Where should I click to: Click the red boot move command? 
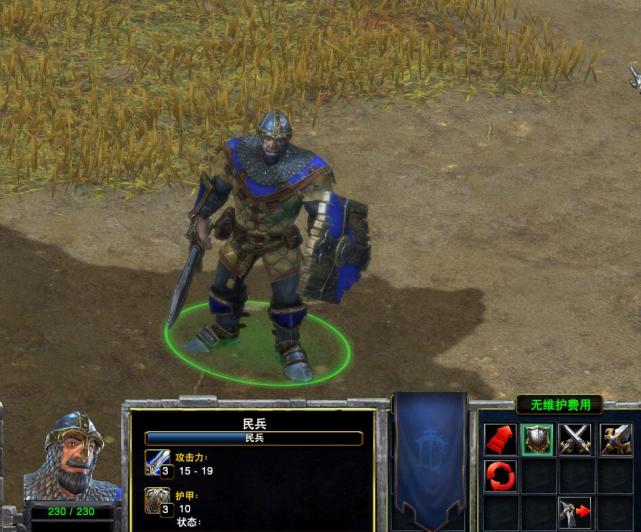pyautogui.click(x=499, y=440)
